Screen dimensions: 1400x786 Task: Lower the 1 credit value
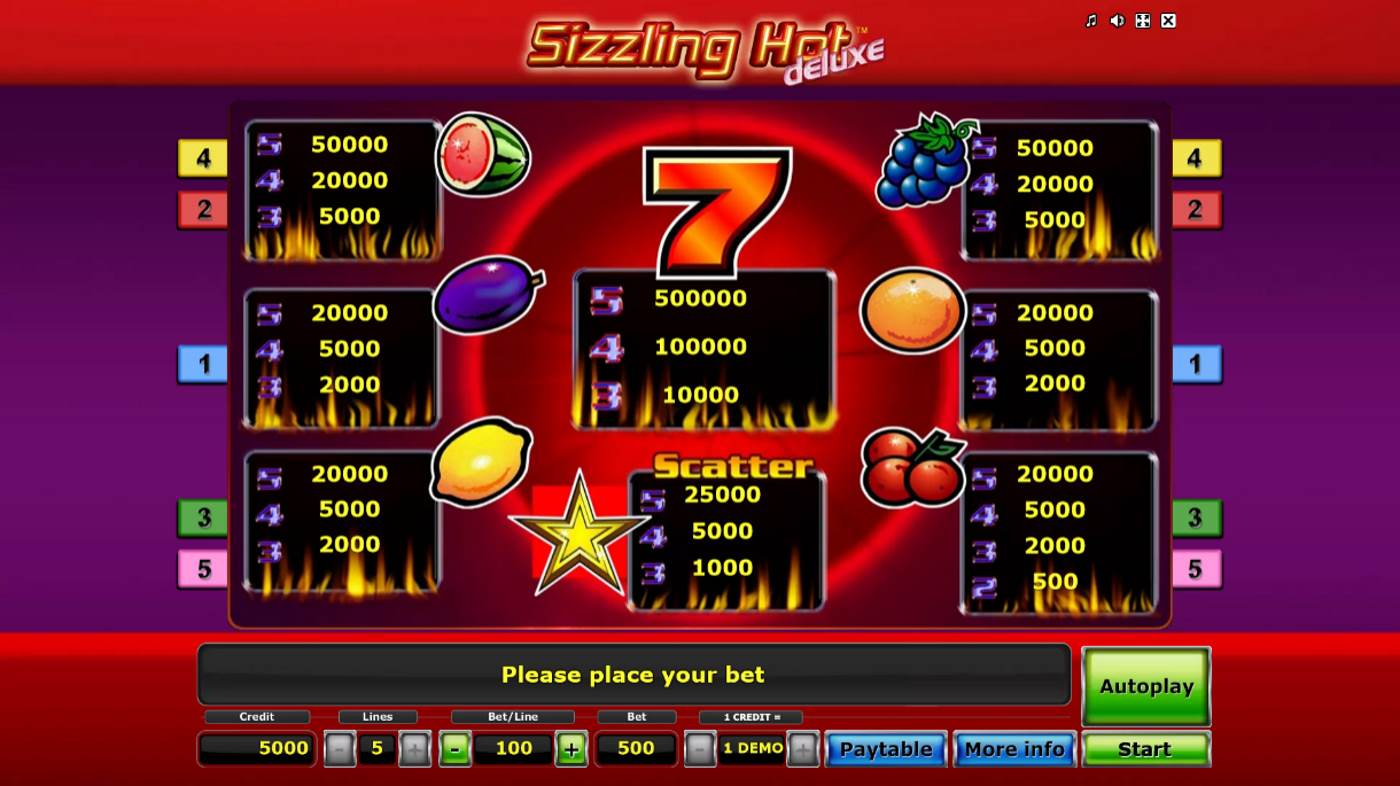[x=701, y=749]
